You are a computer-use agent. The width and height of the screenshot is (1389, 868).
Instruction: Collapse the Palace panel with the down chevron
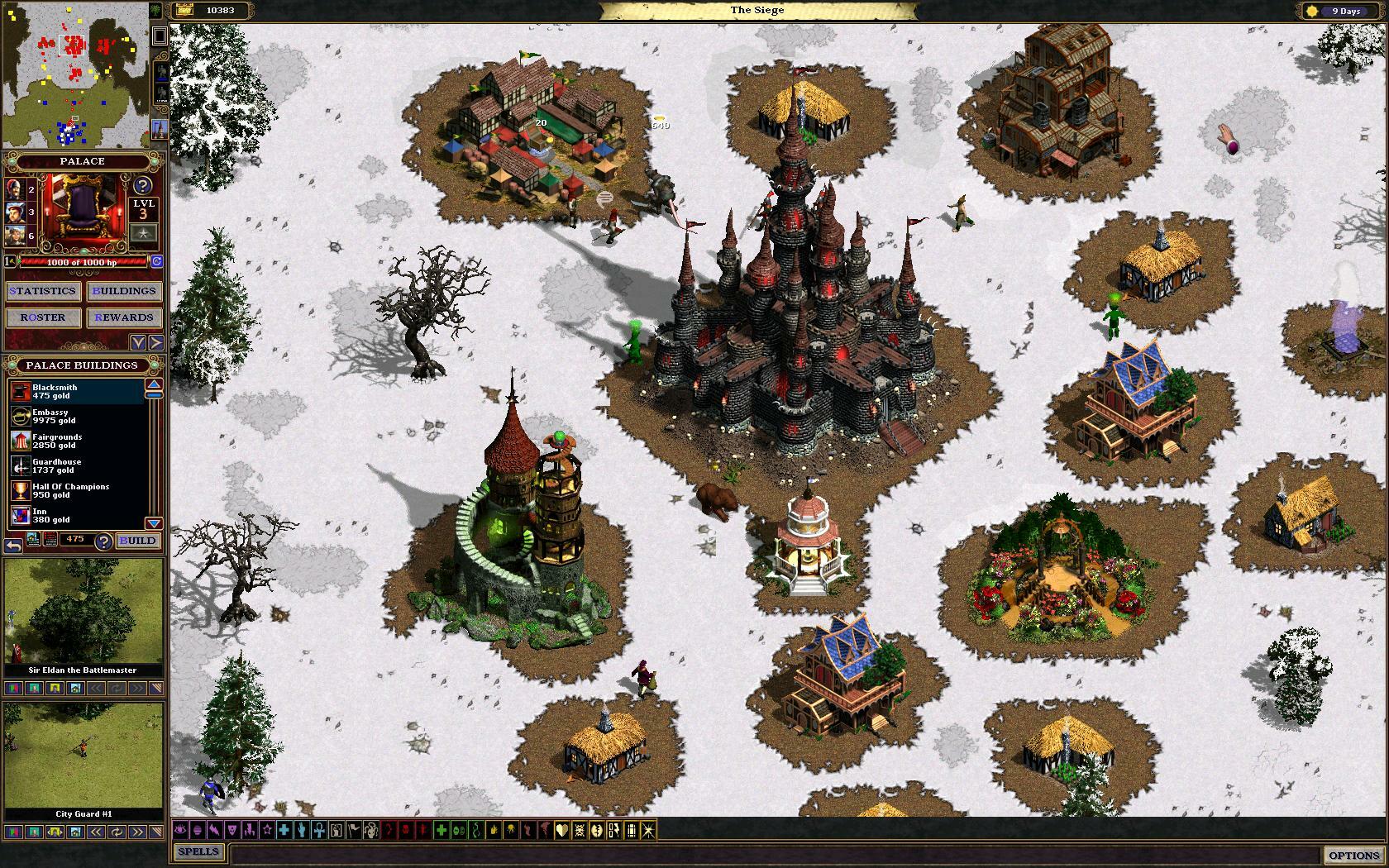(x=138, y=341)
